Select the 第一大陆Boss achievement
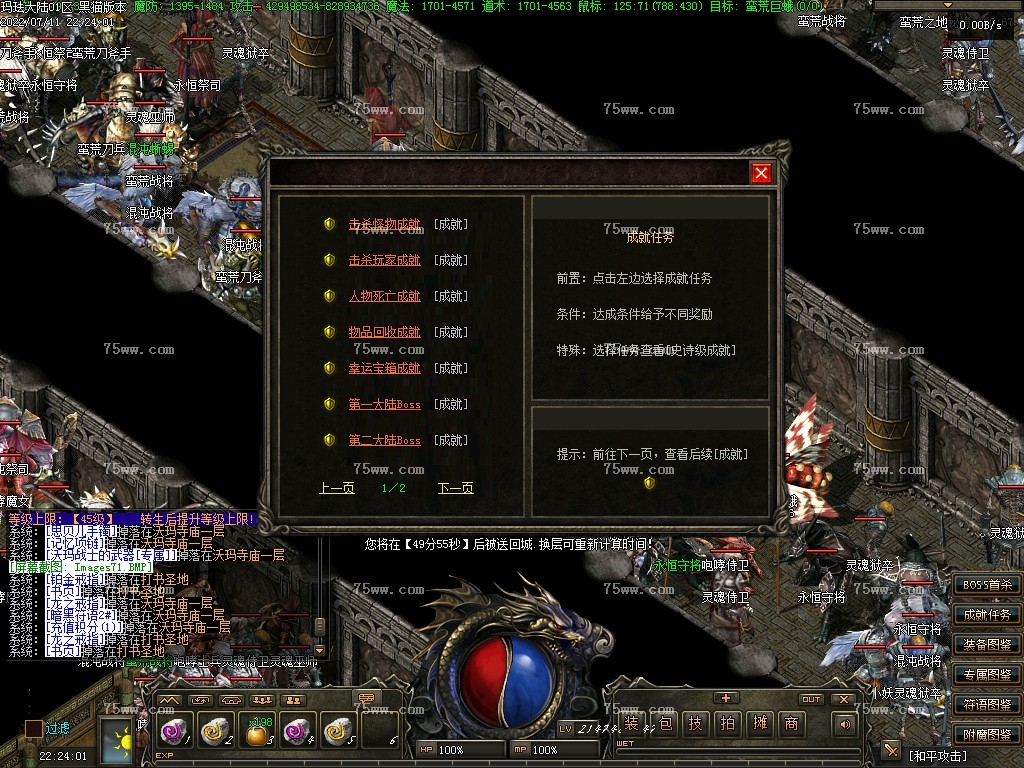Image resolution: width=1024 pixels, height=768 pixels. [384, 404]
